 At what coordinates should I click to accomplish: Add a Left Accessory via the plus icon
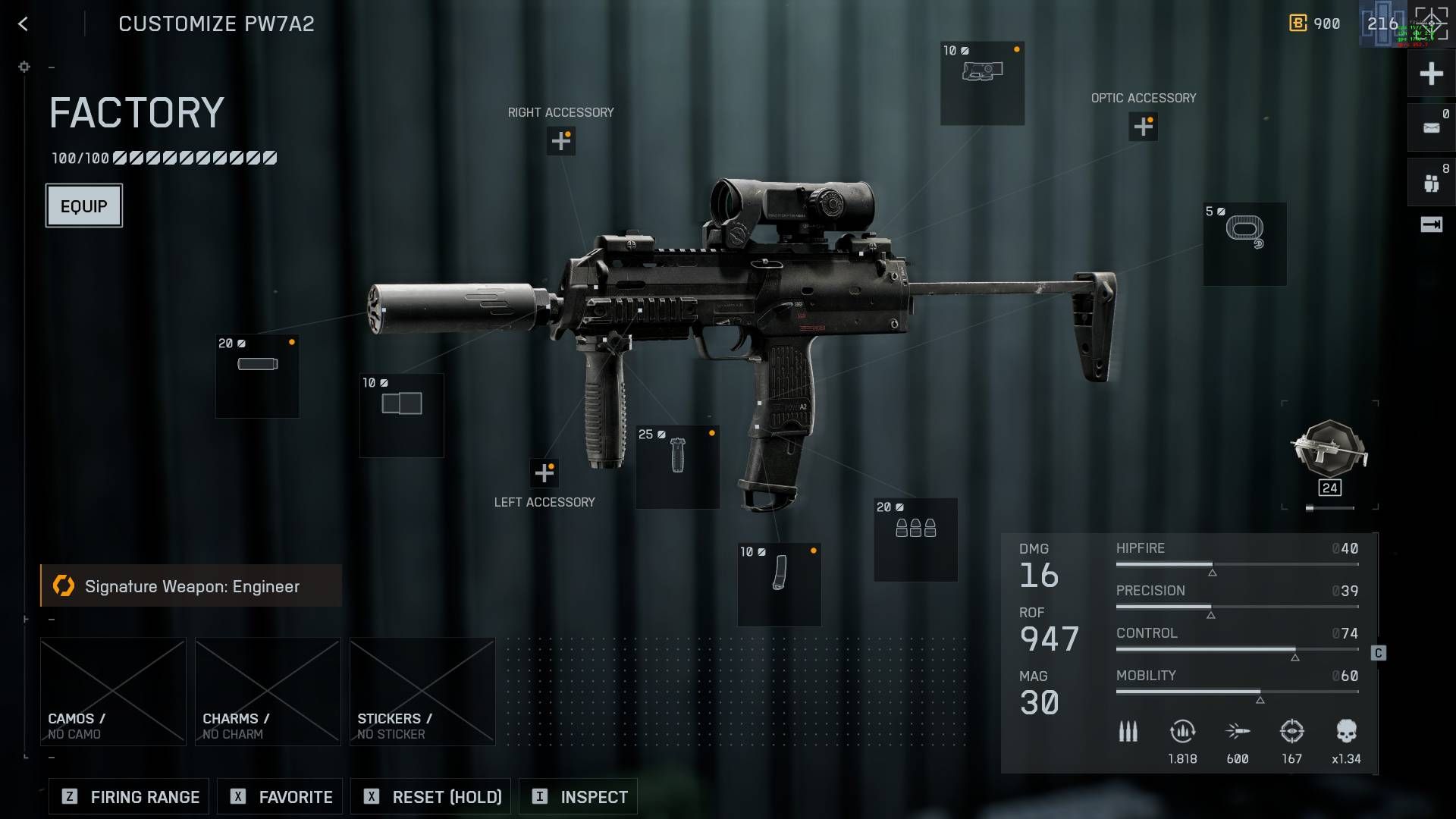[x=543, y=472]
